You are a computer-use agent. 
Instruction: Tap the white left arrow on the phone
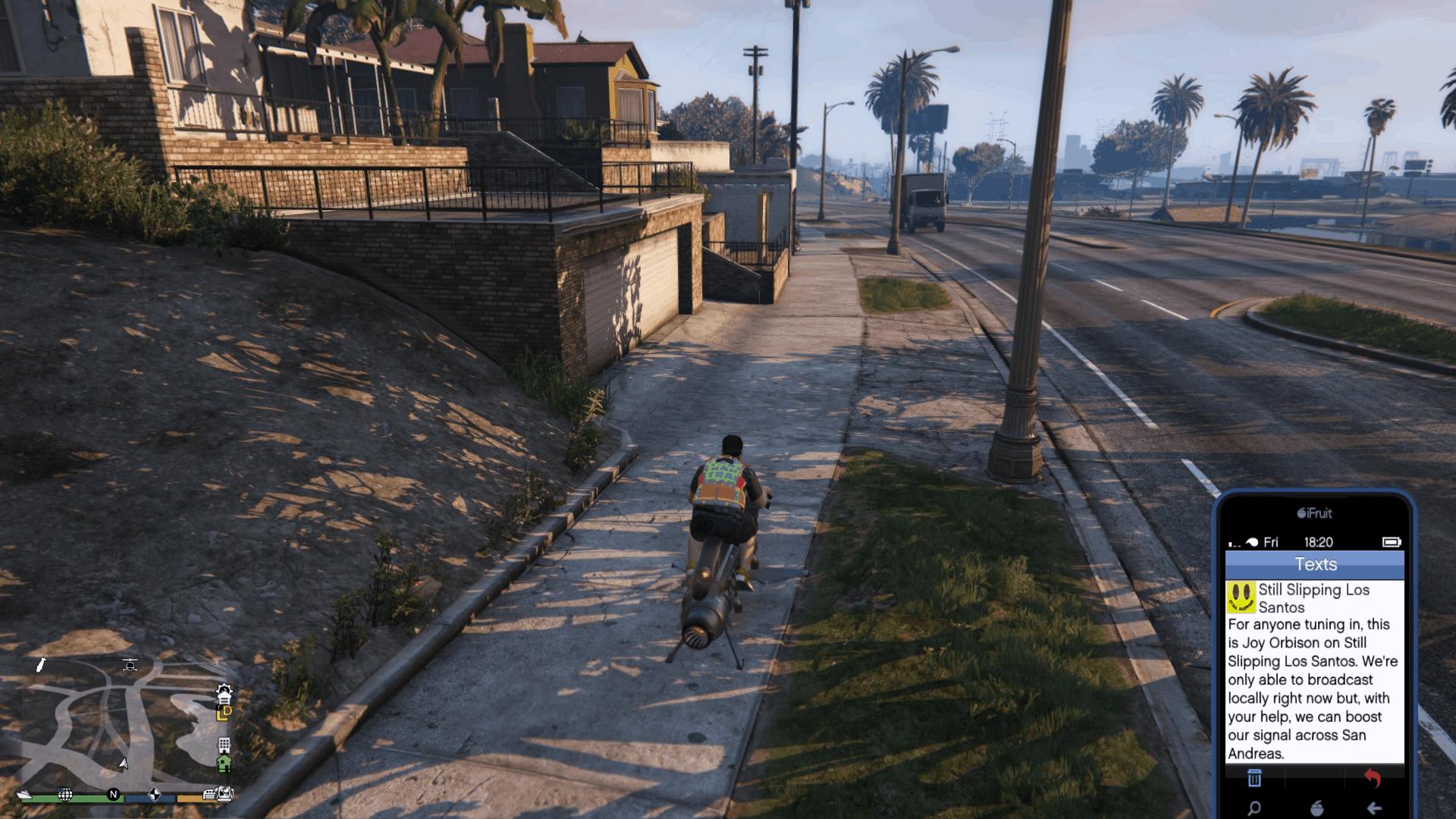click(x=1374, y=808)
